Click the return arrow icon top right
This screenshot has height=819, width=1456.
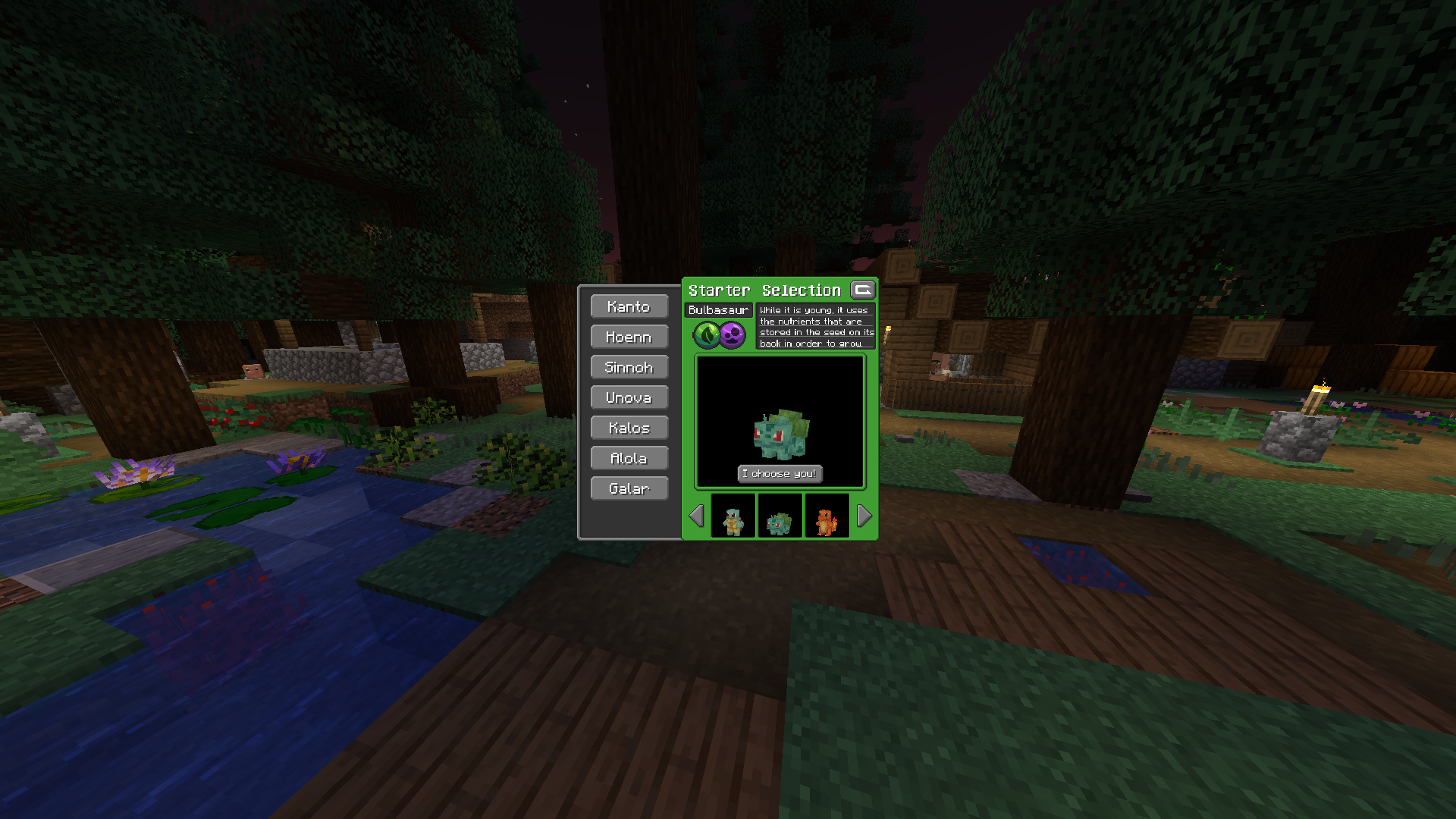tap(863, 290)
